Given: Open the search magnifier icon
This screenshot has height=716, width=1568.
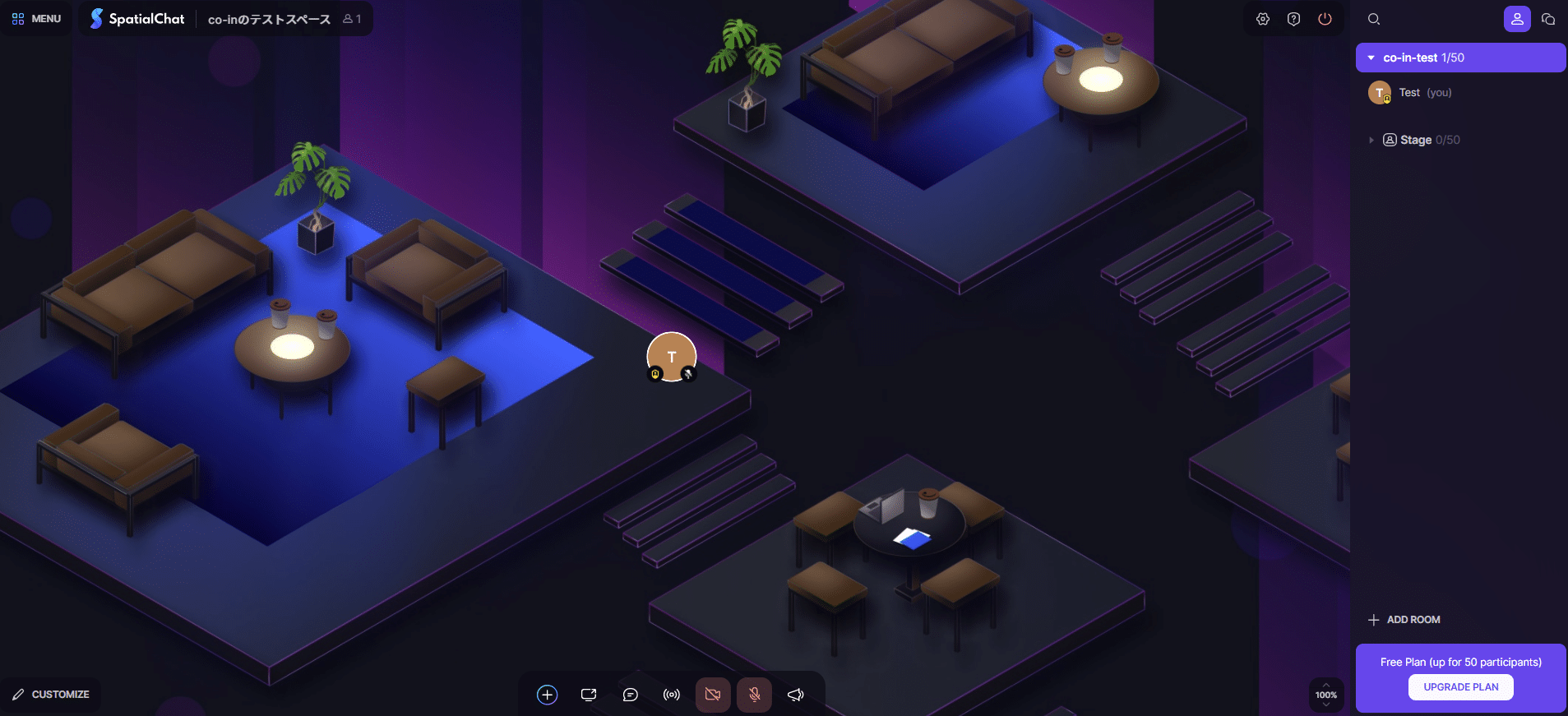Looking at the screenshot, I should (x=1373, y=19).
